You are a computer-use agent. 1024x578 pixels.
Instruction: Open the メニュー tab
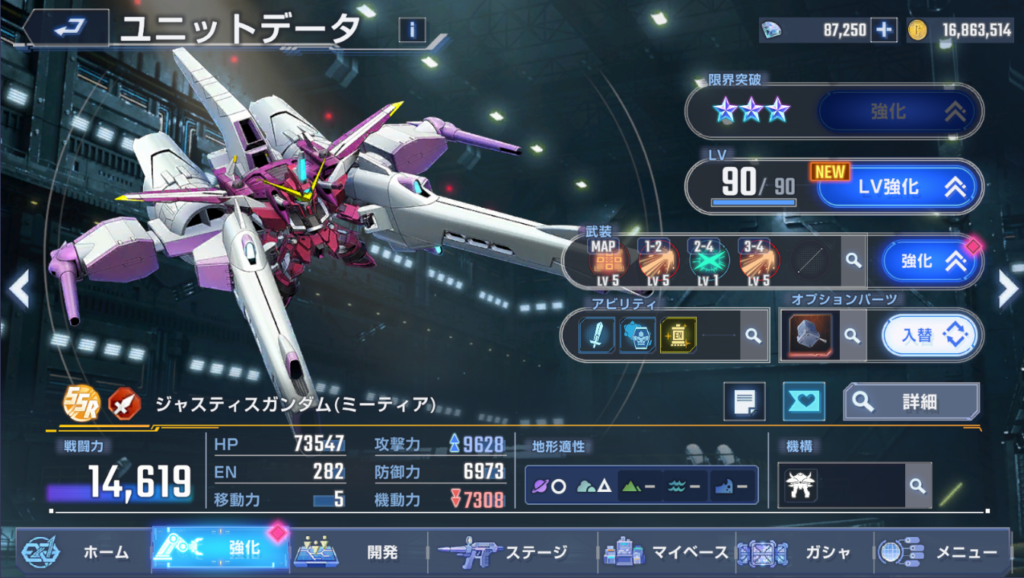(x=940, y=551)
